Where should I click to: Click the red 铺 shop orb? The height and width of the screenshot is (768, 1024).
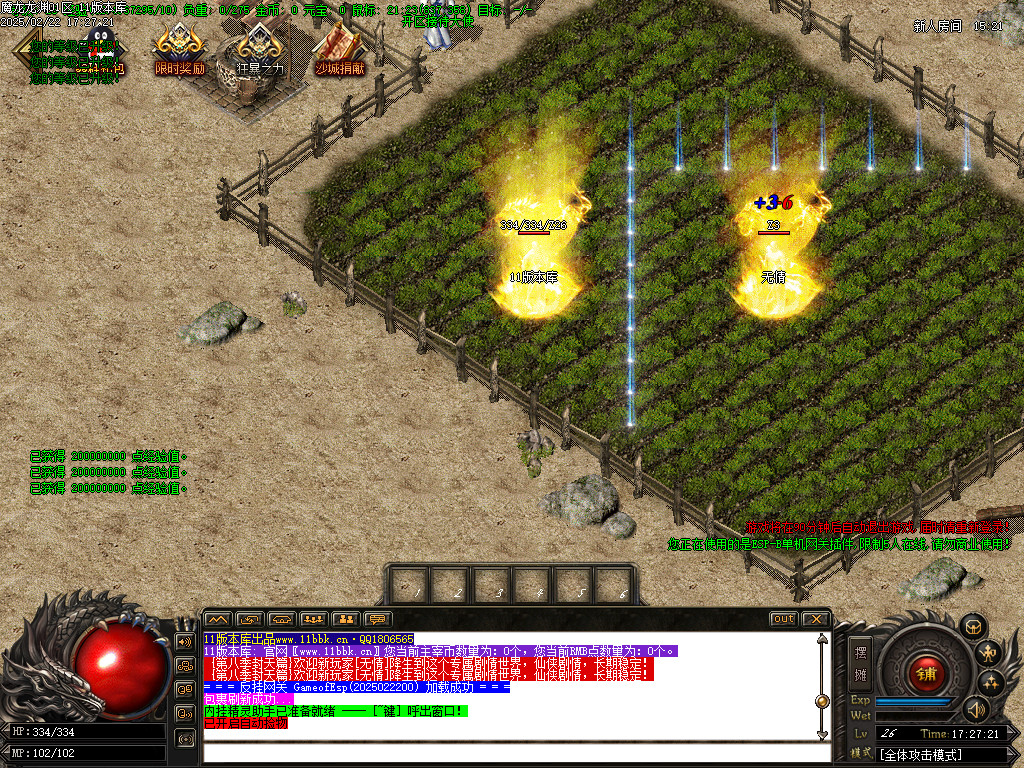click(926, 673)
